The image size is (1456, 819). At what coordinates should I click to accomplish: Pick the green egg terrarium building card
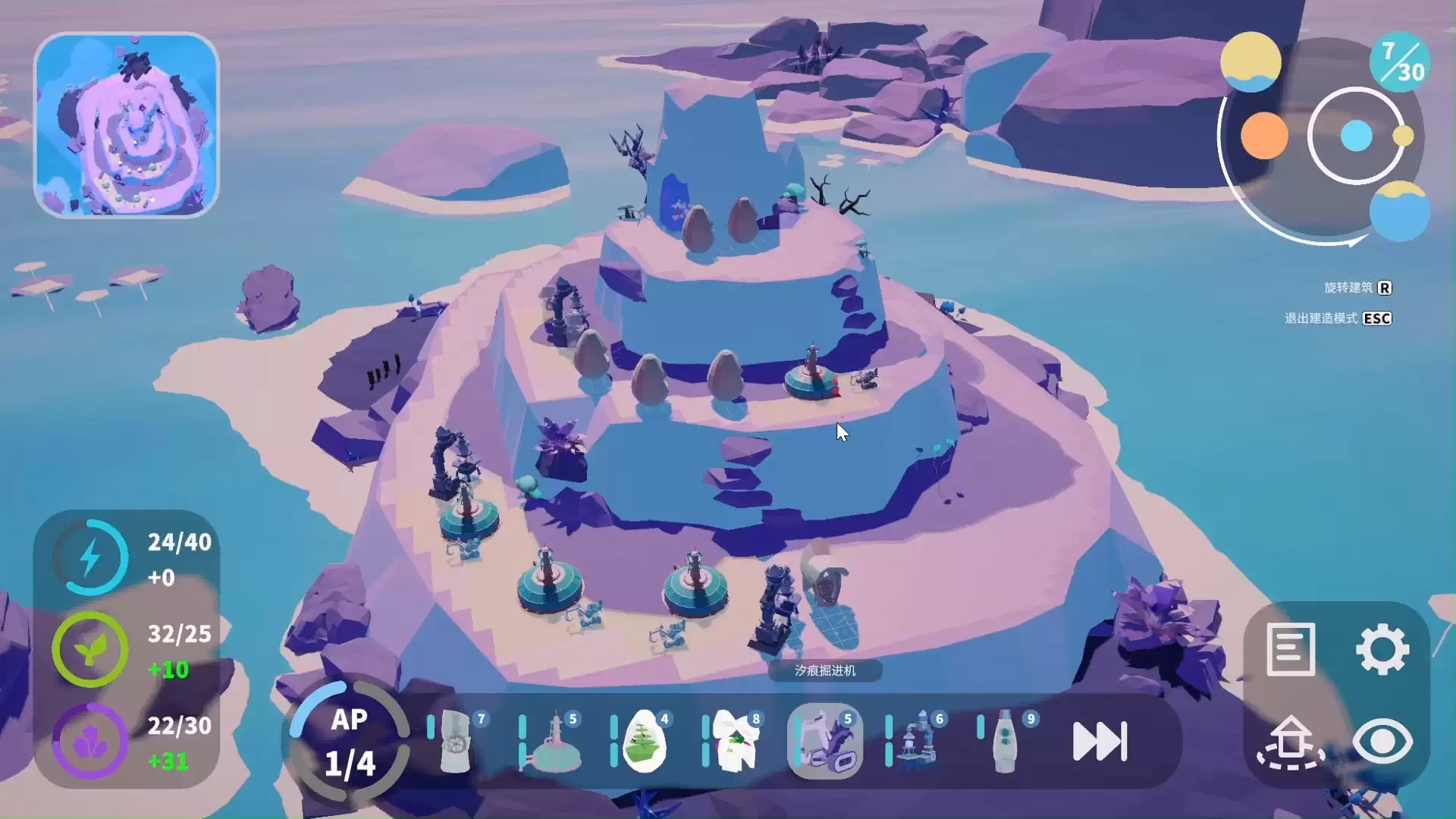coord(644,741)
